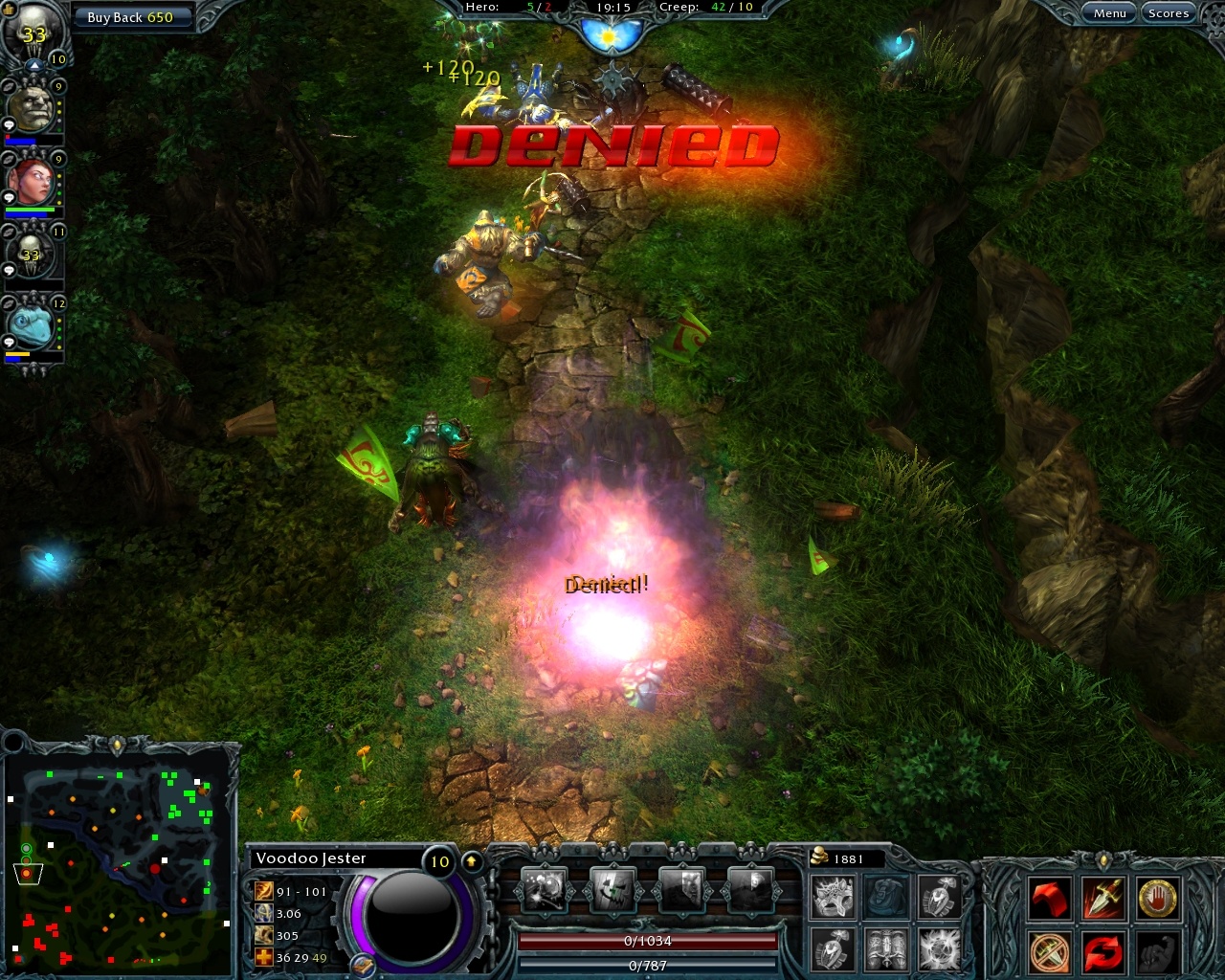Activate the Hold Position hand icon

(x=1158, y=898)
